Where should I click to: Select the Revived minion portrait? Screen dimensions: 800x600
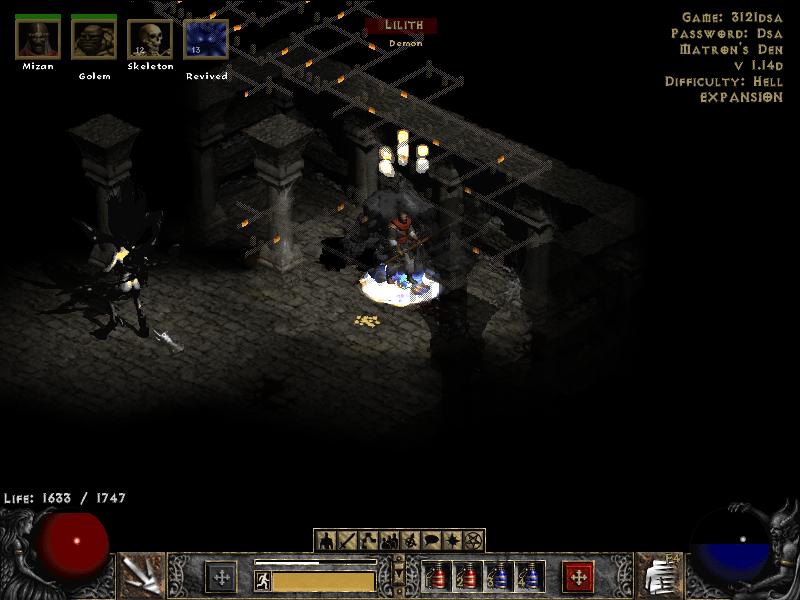click(x=206, y=38)
